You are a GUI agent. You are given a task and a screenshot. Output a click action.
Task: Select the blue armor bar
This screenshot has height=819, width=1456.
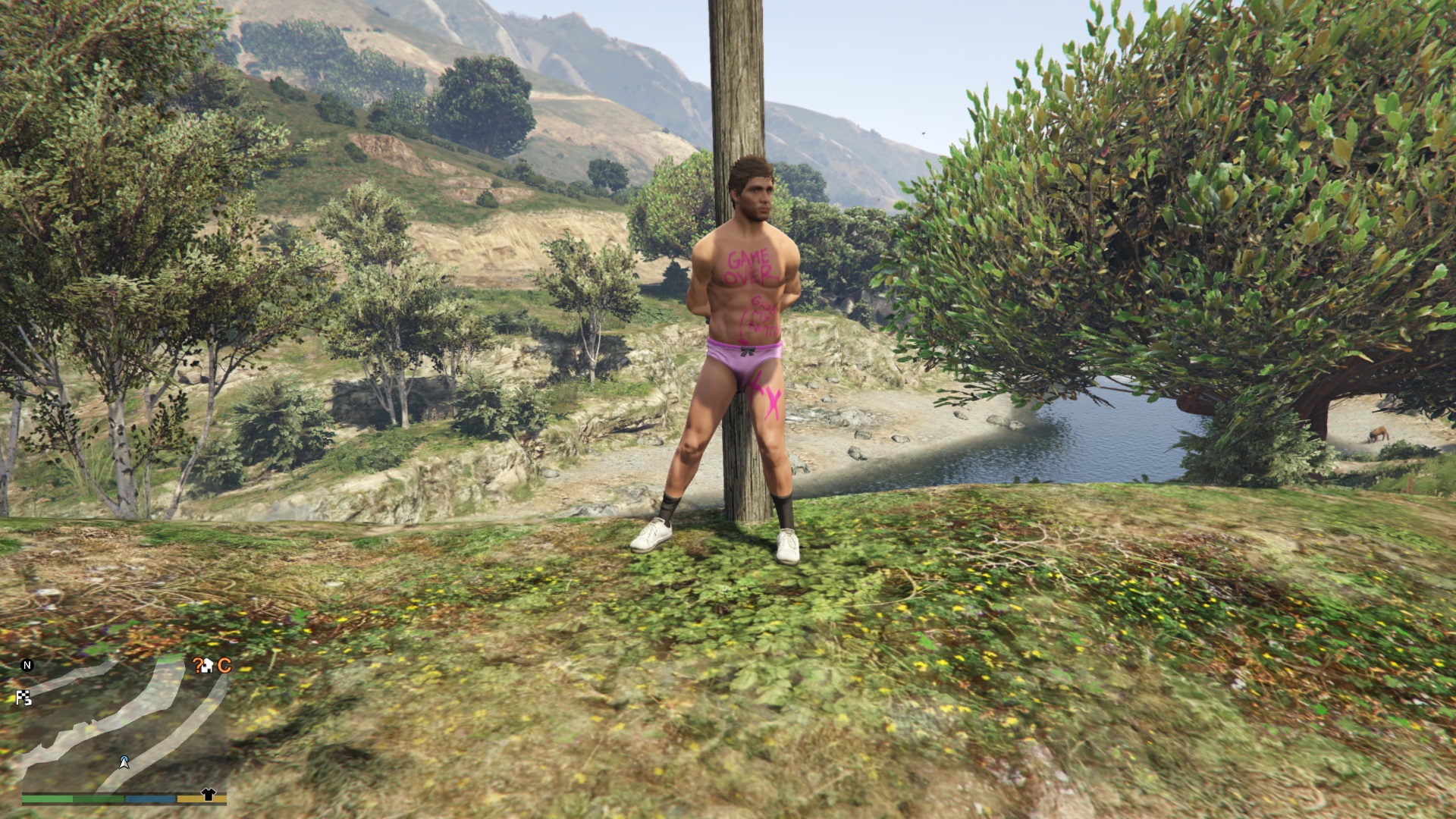[x=150, y=798]
